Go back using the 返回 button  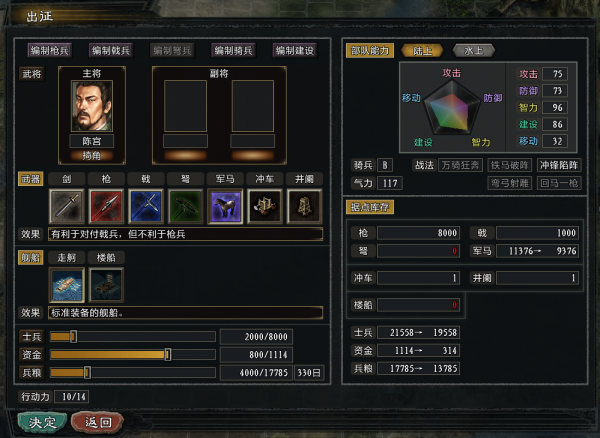point(98,421)
